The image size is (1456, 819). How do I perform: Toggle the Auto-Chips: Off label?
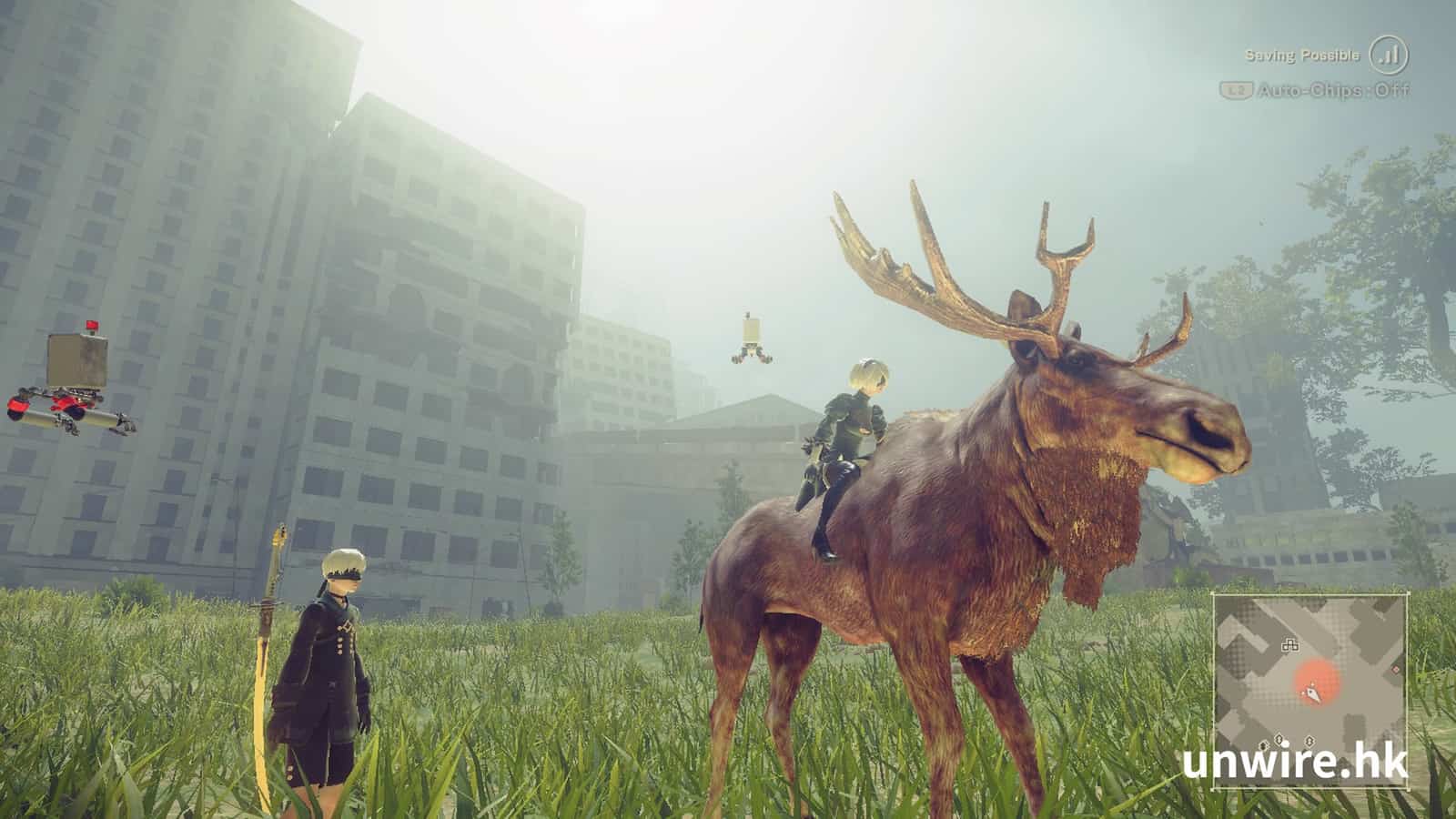click(x=1333, y=90)
